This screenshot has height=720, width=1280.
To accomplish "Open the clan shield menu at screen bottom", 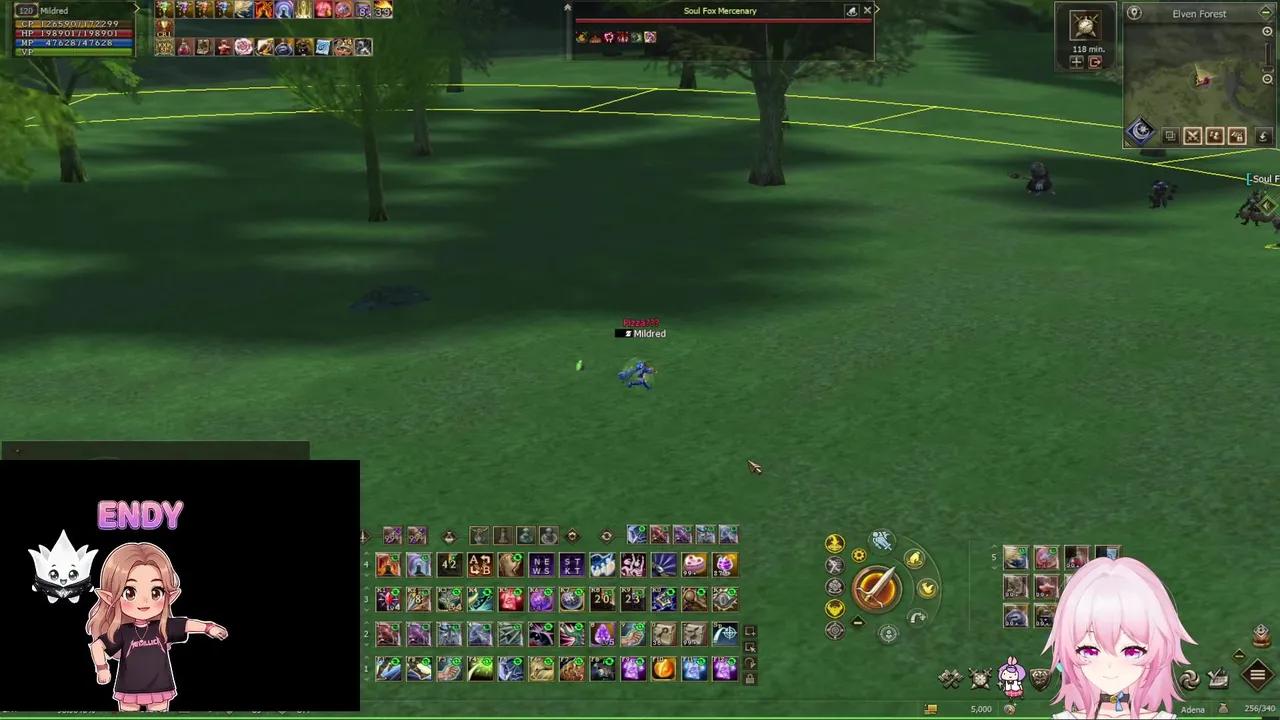I will pyautogui.click(x=1039, y=678).
